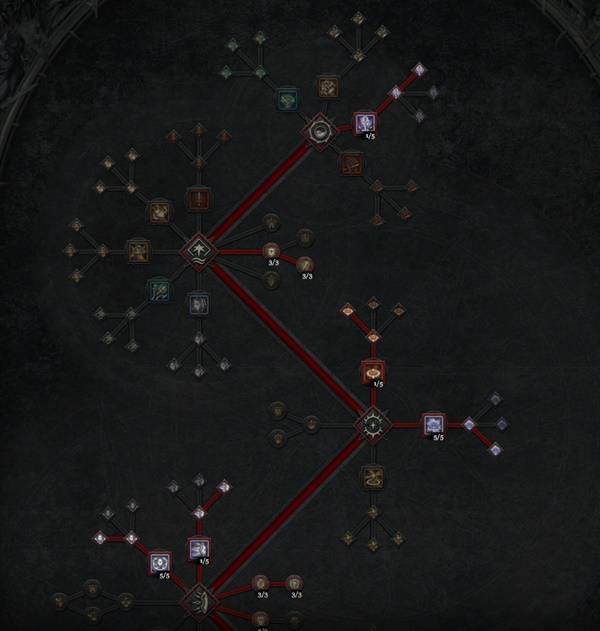600x631 pixels.
Task: Select the orange skill node above the top hub
Action: coord(327,88)
